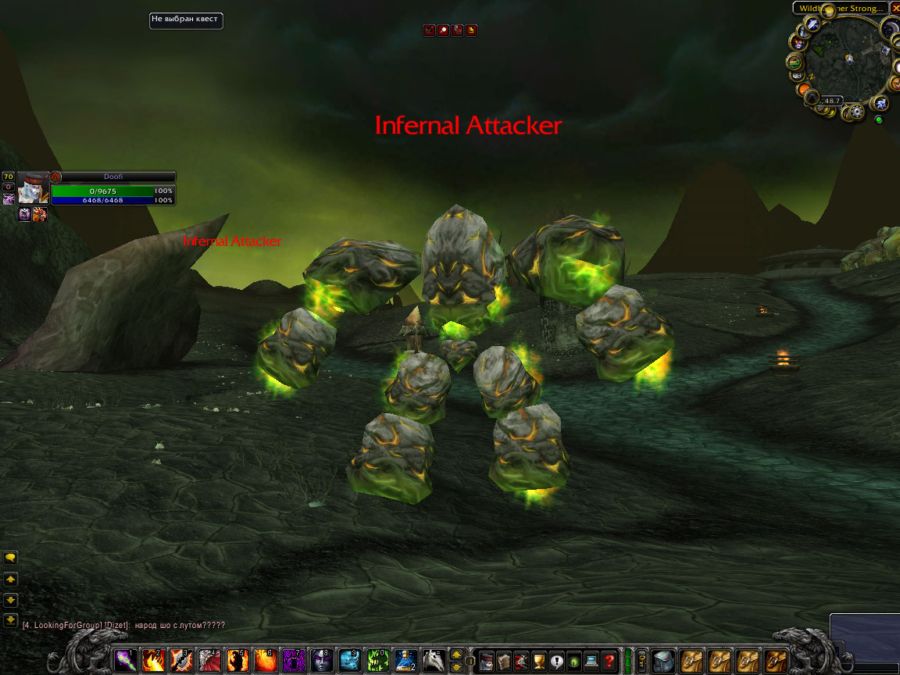Open the red question mark help button

coord(609,660)
